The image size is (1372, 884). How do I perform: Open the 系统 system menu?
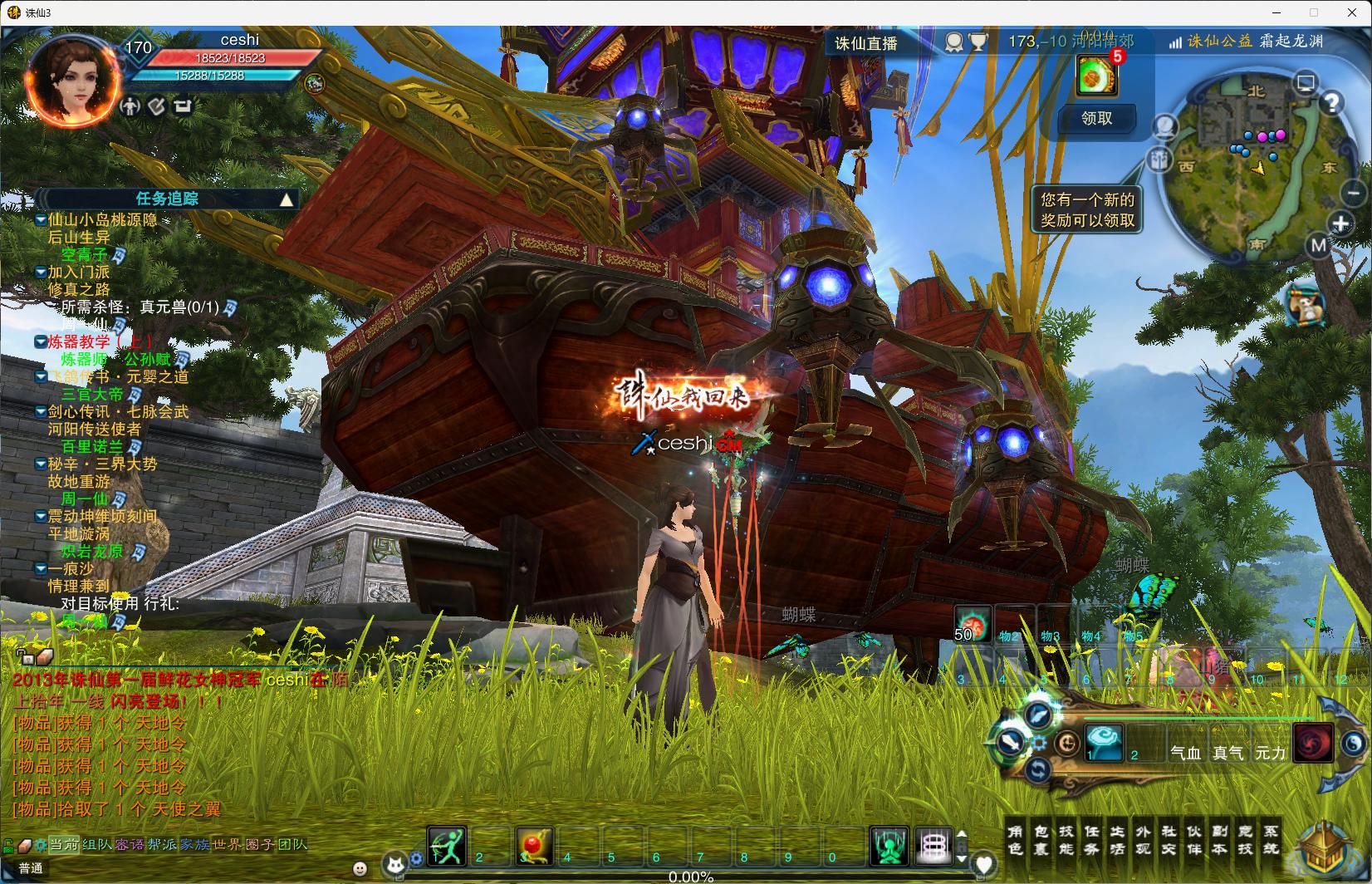click(1271, 839)
